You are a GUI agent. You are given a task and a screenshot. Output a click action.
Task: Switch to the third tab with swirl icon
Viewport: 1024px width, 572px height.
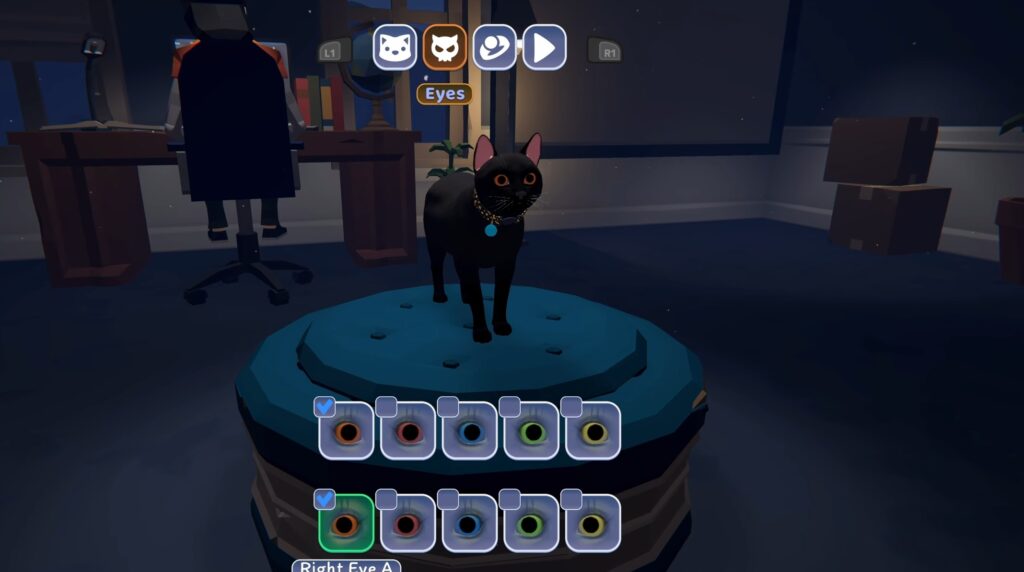point(494,47)
